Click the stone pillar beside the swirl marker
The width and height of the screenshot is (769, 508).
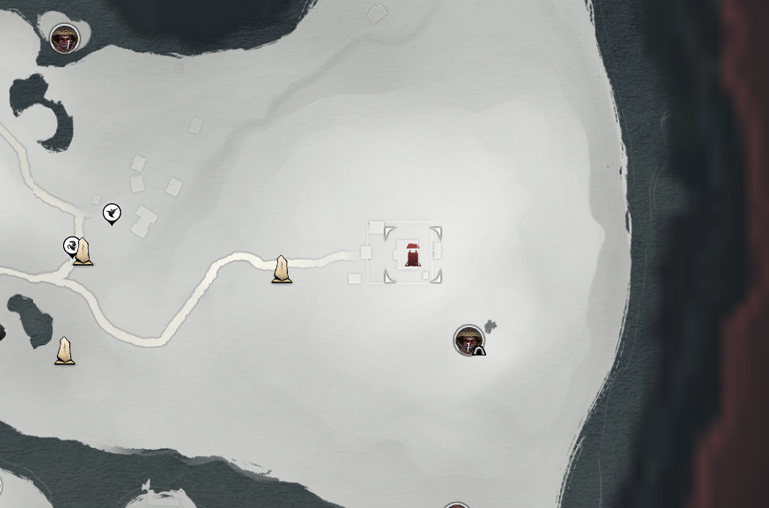[84, 252]
